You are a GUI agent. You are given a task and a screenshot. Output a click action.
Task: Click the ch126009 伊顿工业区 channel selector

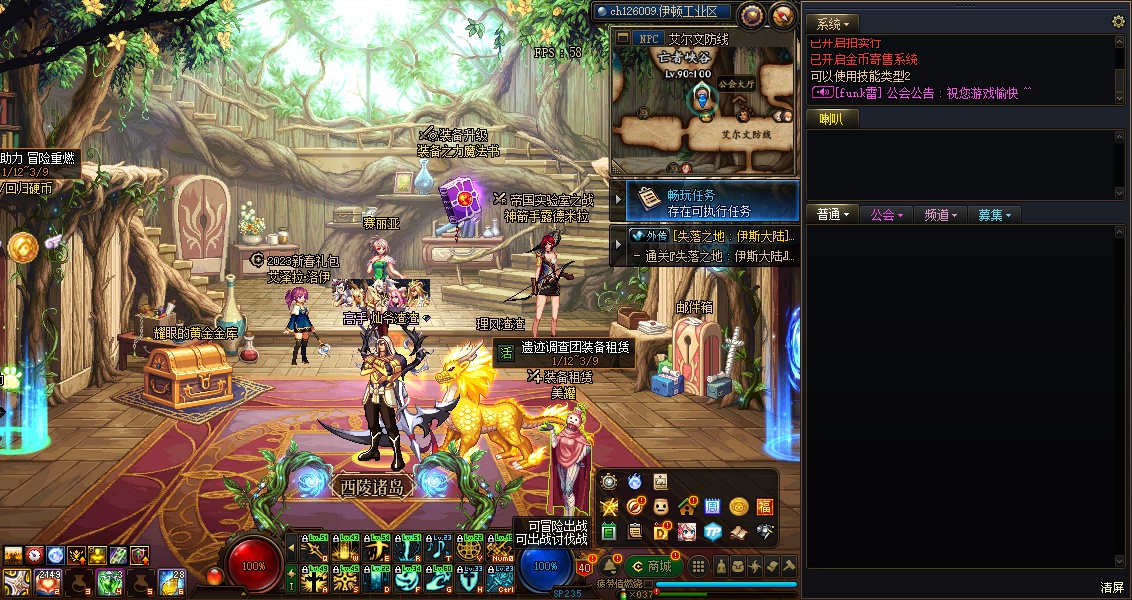tap(661, 12)
